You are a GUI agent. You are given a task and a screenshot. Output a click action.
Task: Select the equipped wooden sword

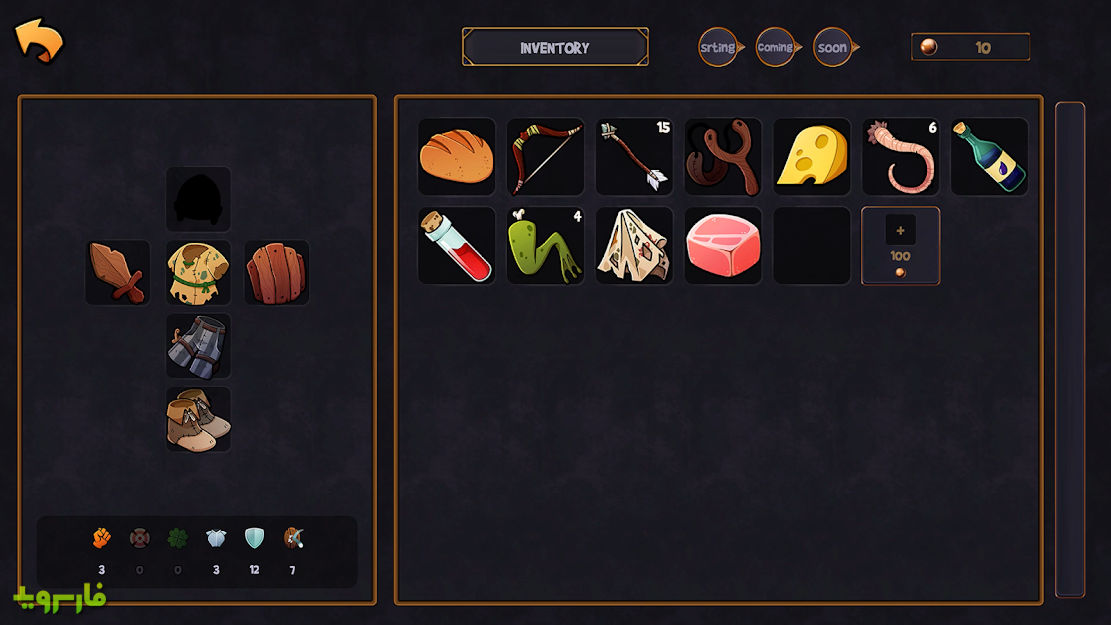(118, 272)
